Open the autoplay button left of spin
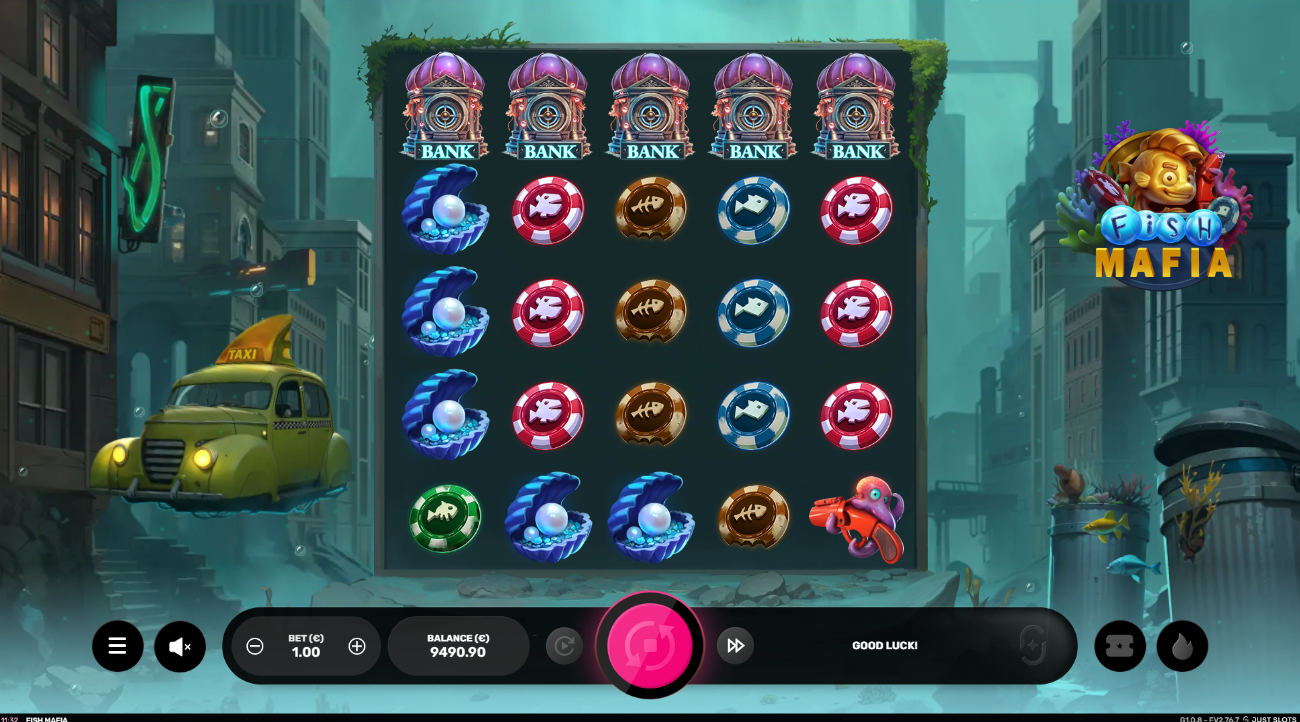The width and height of the screenshot is (1300, 722). (564, 646)
